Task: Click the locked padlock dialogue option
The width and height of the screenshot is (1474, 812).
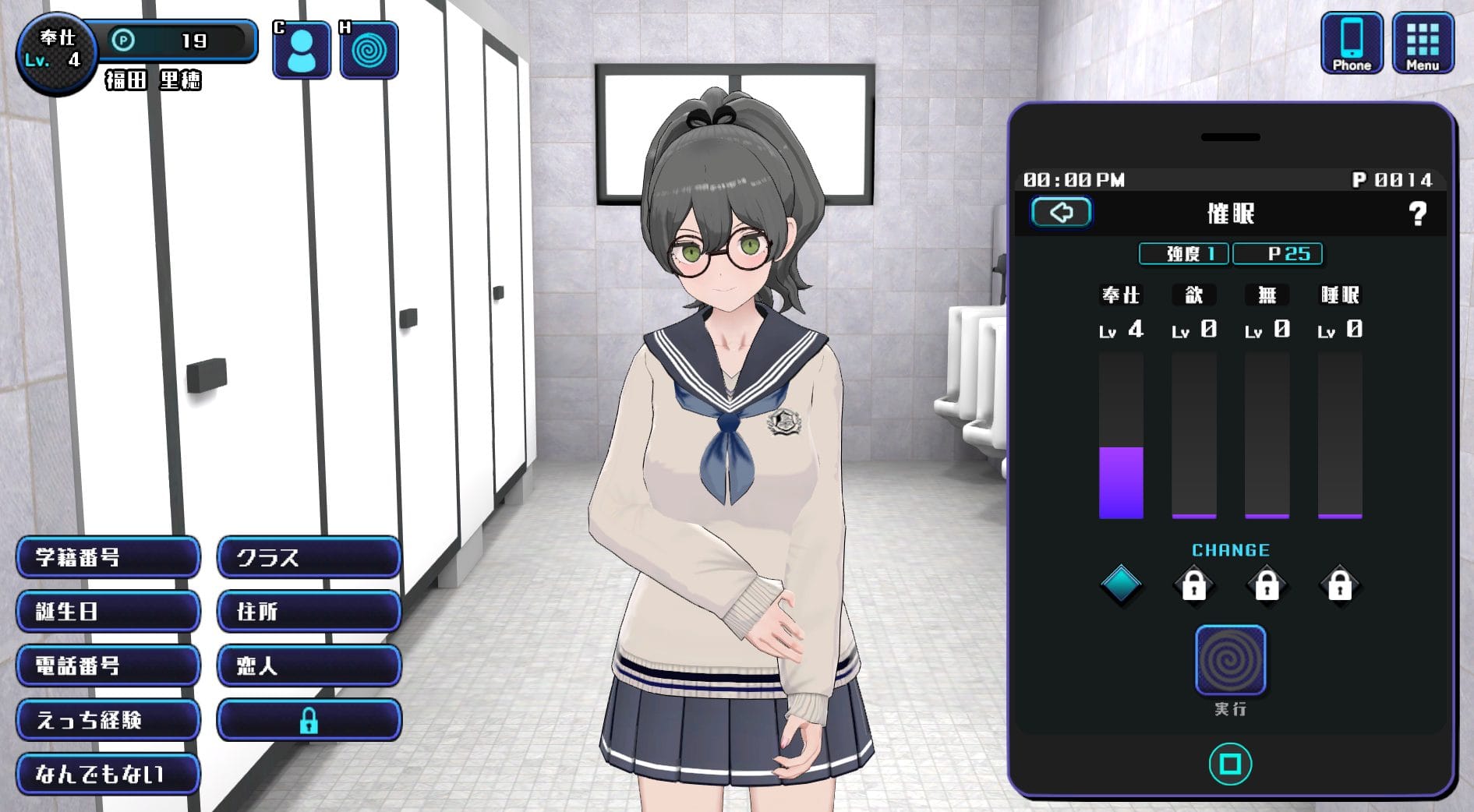Action: point(309,720)
